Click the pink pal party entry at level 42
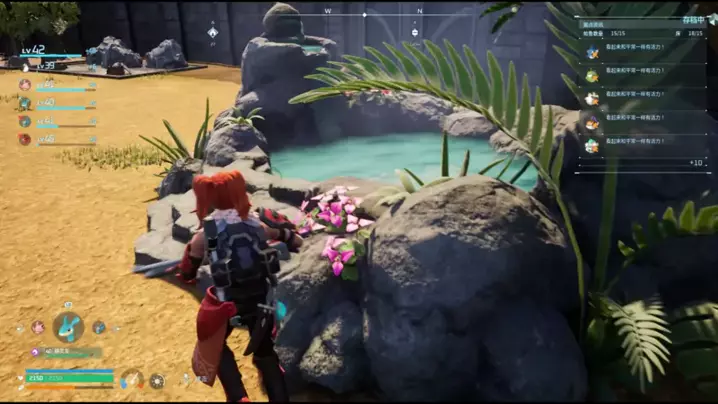The width and height of the screenshot is (718, 404). [25, 85]
